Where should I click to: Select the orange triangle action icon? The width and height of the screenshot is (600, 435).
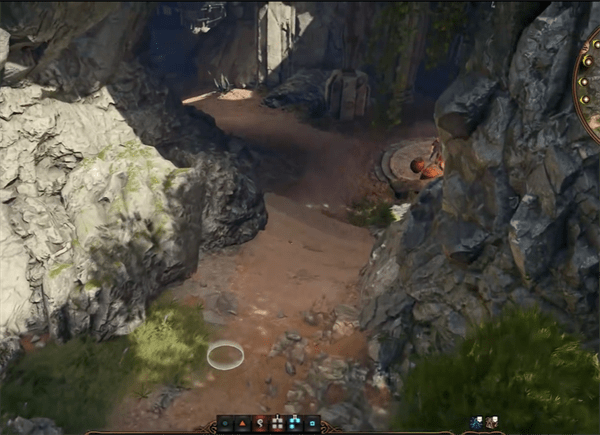click(243, 424)
